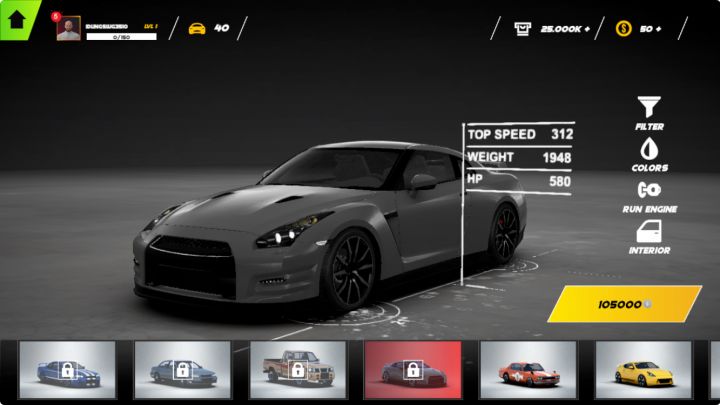The width and height of the screenshot is (720, 405).
Task: Pick the locked pickup truck thumbnail
Action: (x=298, y=370)
